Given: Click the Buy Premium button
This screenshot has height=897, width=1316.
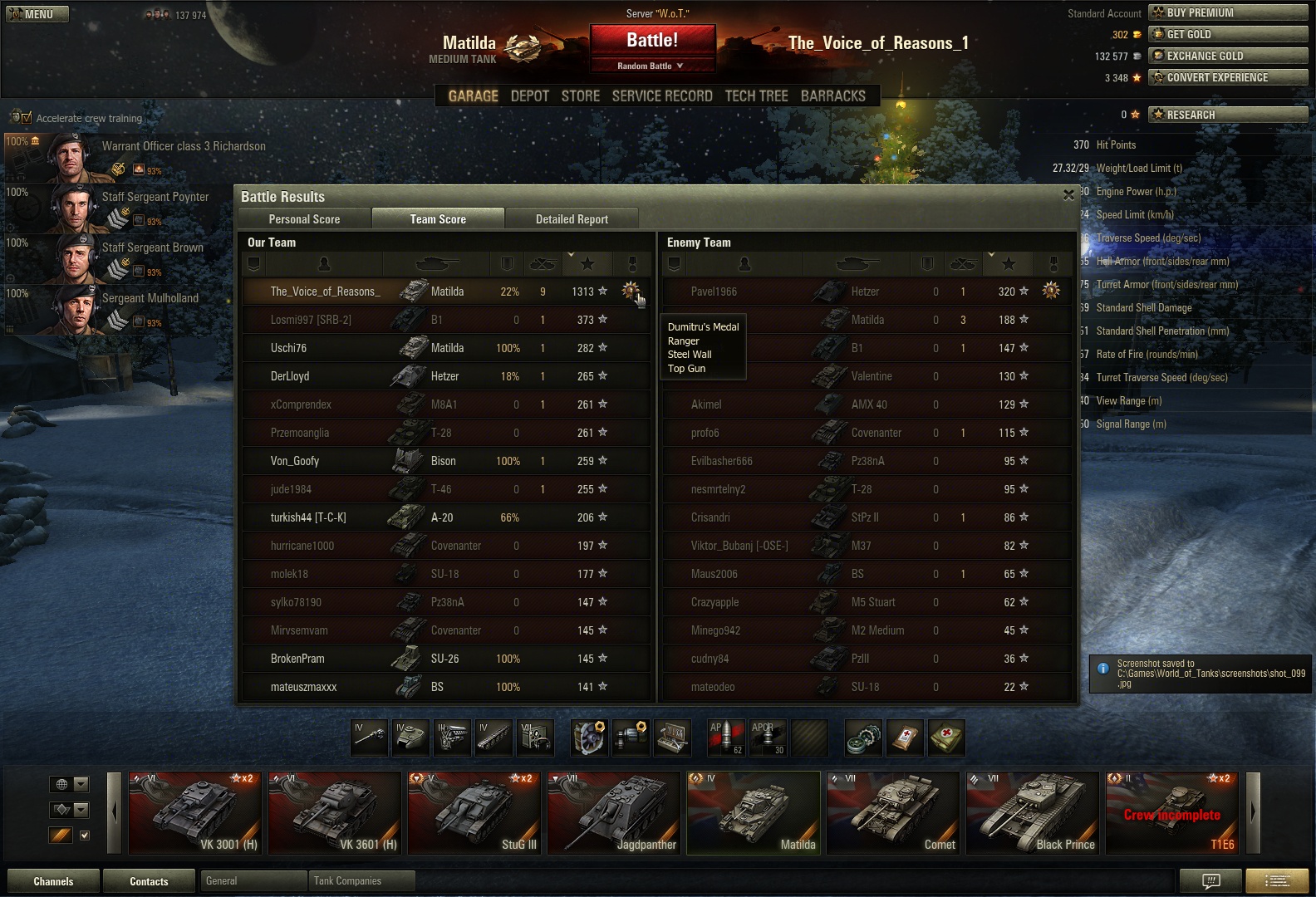Looking at the screenshot, I should click(1227, 12).
